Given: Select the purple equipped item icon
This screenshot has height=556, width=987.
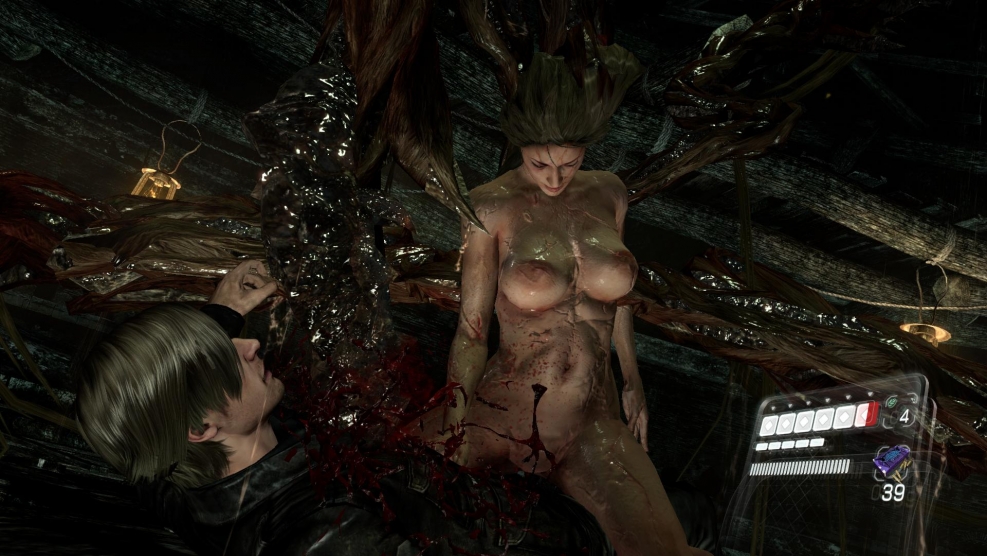Looking at the screenshot, I should click(891, 461).
